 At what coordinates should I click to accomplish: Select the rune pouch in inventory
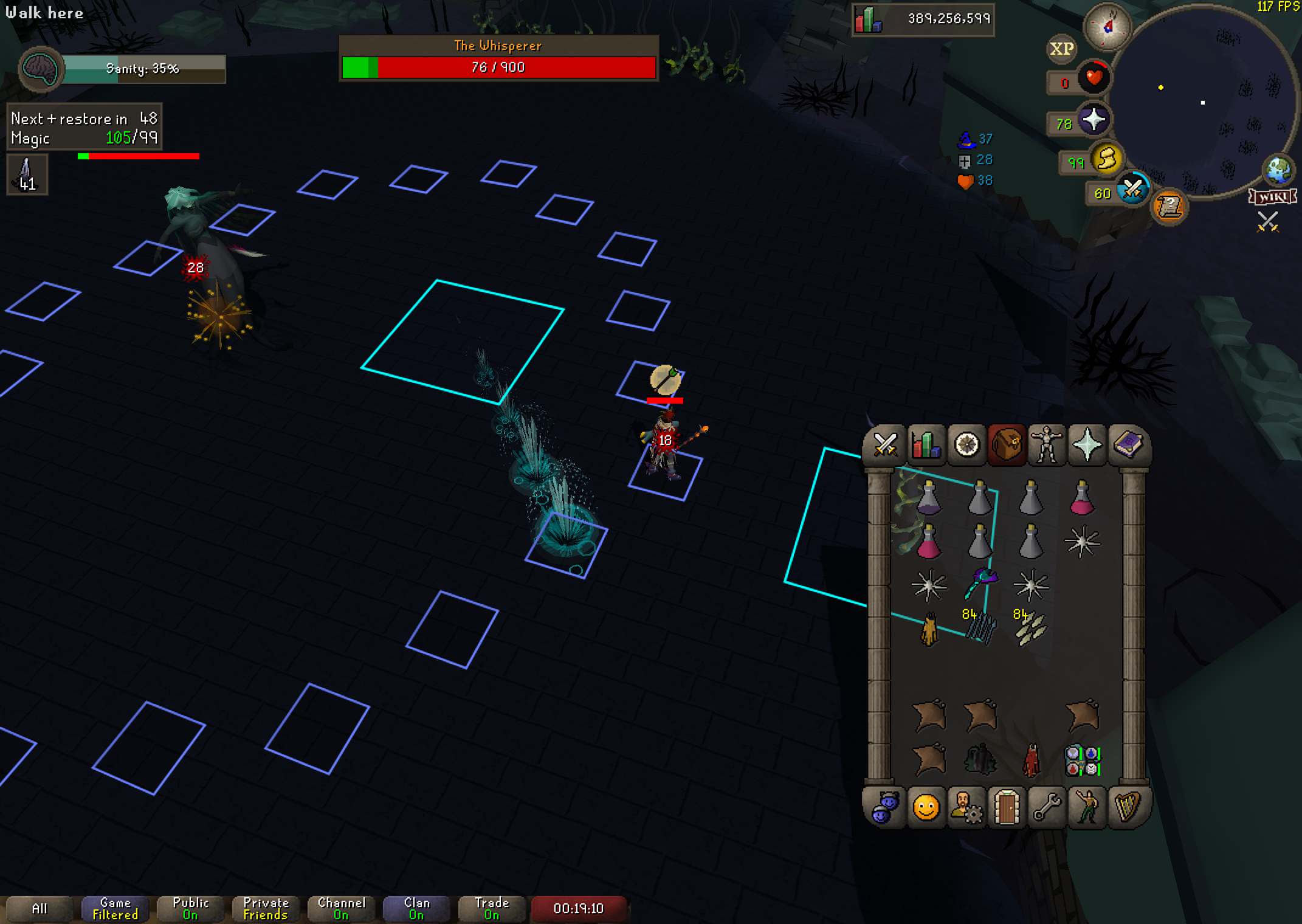pos(1082,761)
